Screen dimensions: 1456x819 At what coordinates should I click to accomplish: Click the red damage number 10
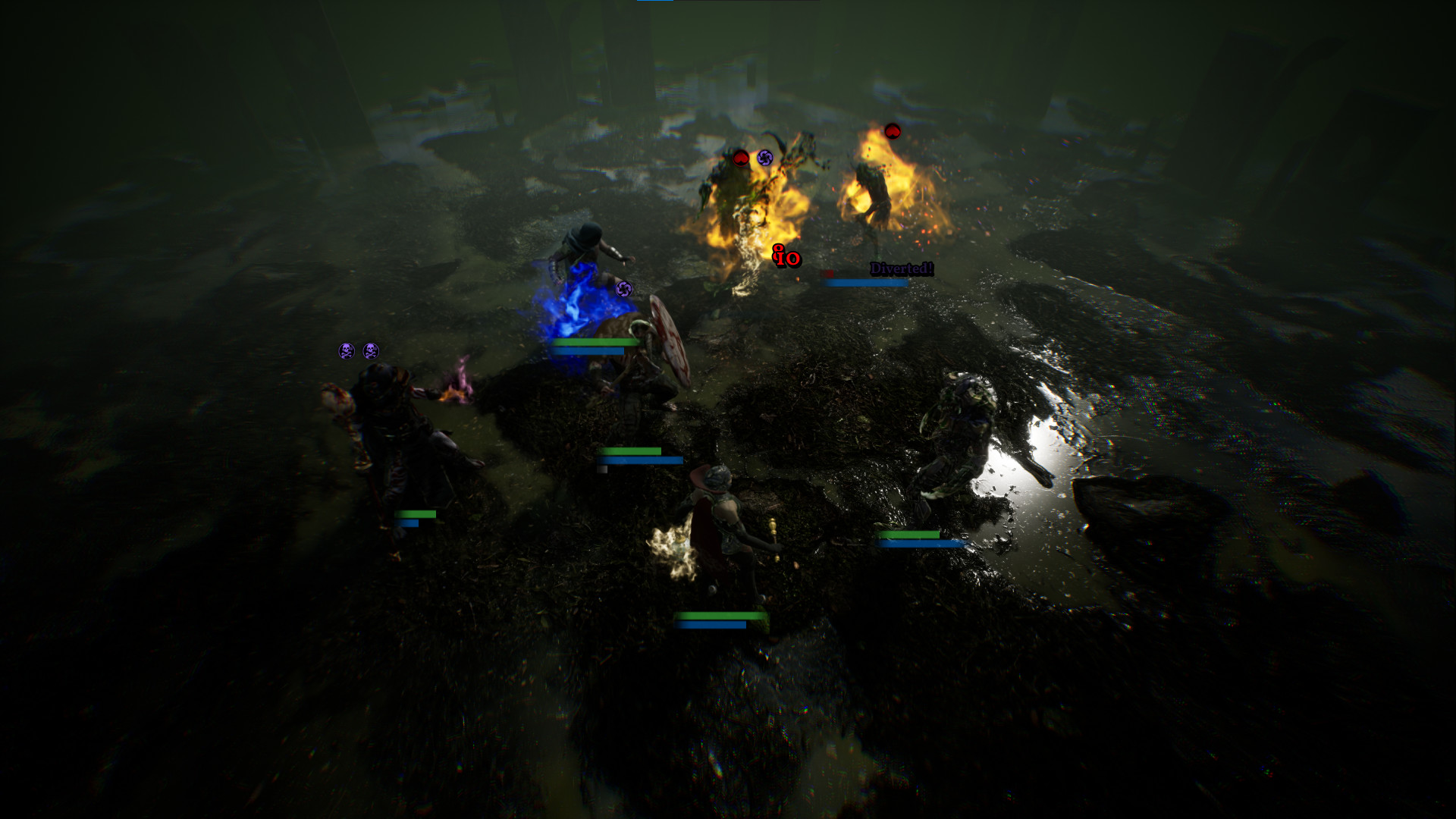785,259
